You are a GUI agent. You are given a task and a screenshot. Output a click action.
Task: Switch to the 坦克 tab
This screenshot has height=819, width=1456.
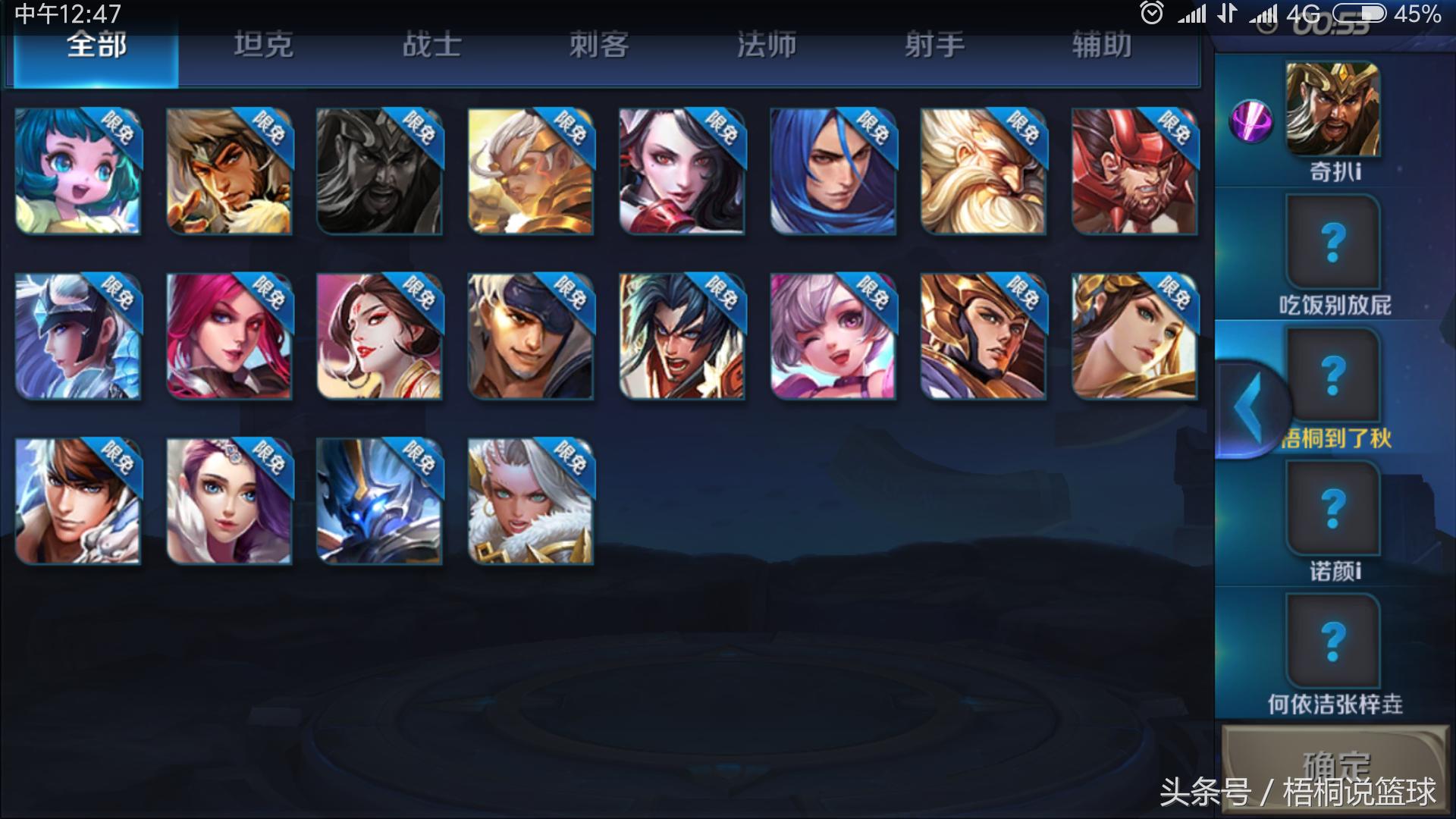[263, 45]
